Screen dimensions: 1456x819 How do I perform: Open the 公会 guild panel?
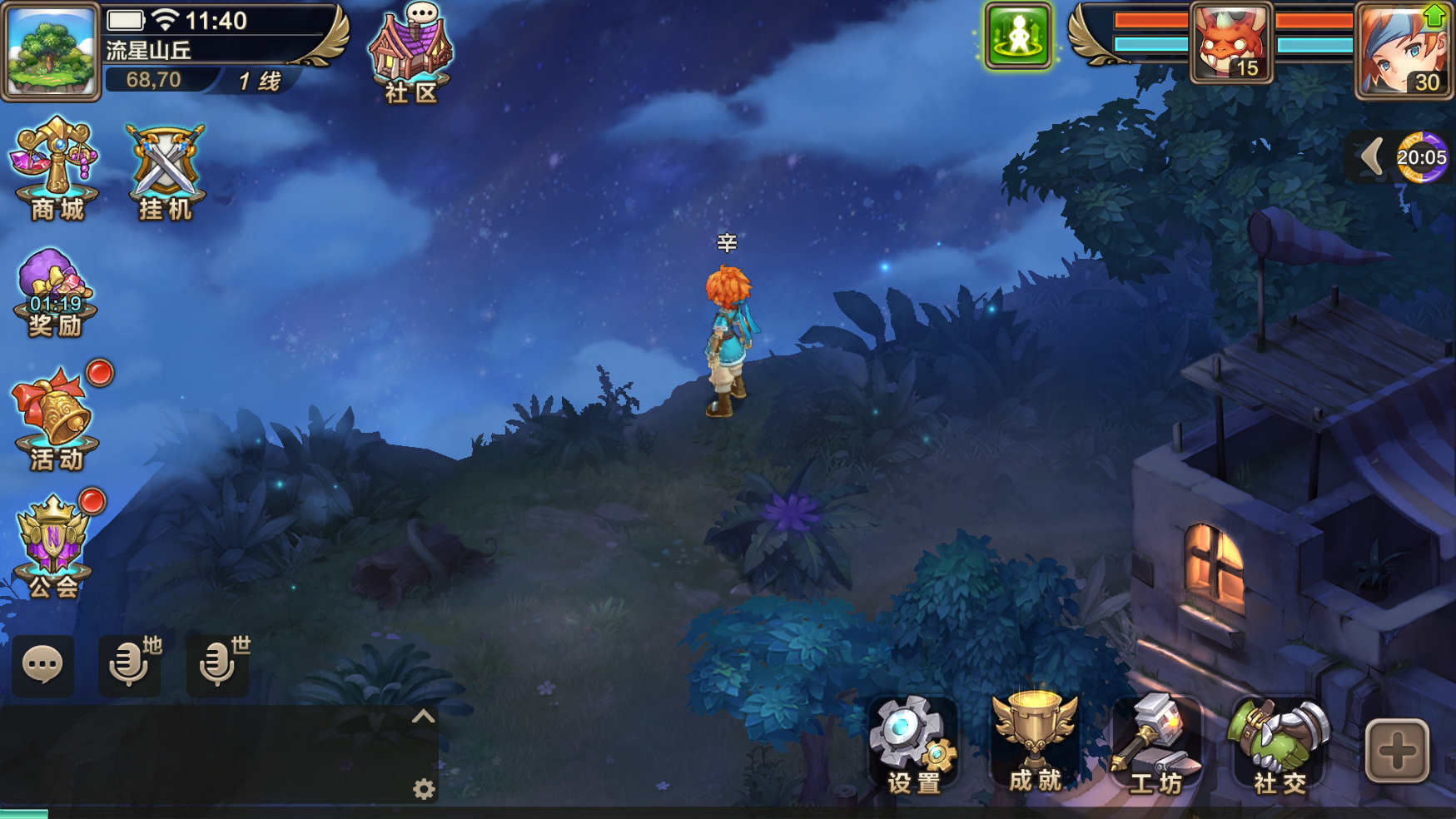pyautogui.click(x=54, y=545)
